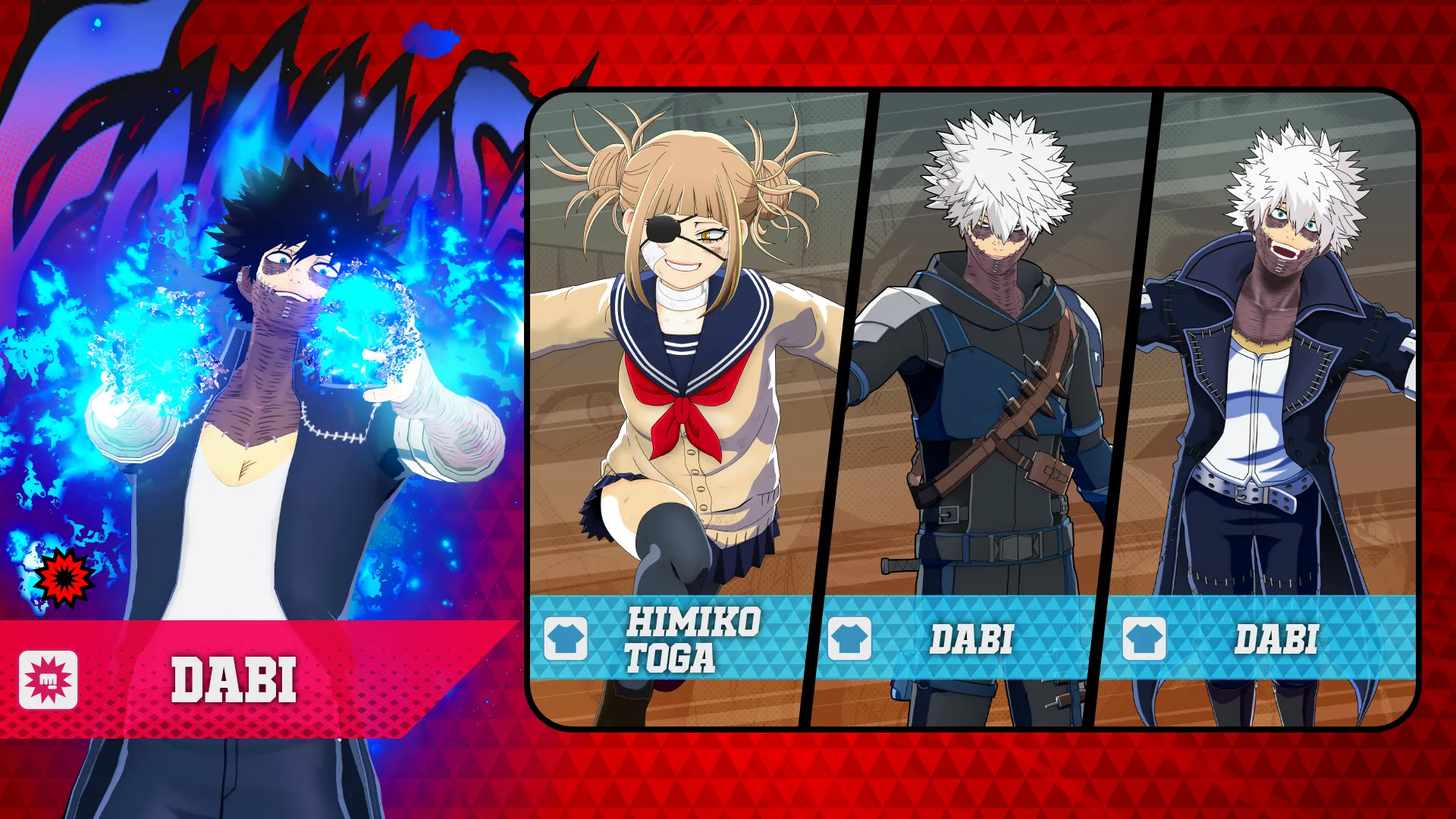Click the fist burst icon beside red Dabi banner
Image resolution: width=1456 pixels, height=819 pixels.
[x=49, y=679]
